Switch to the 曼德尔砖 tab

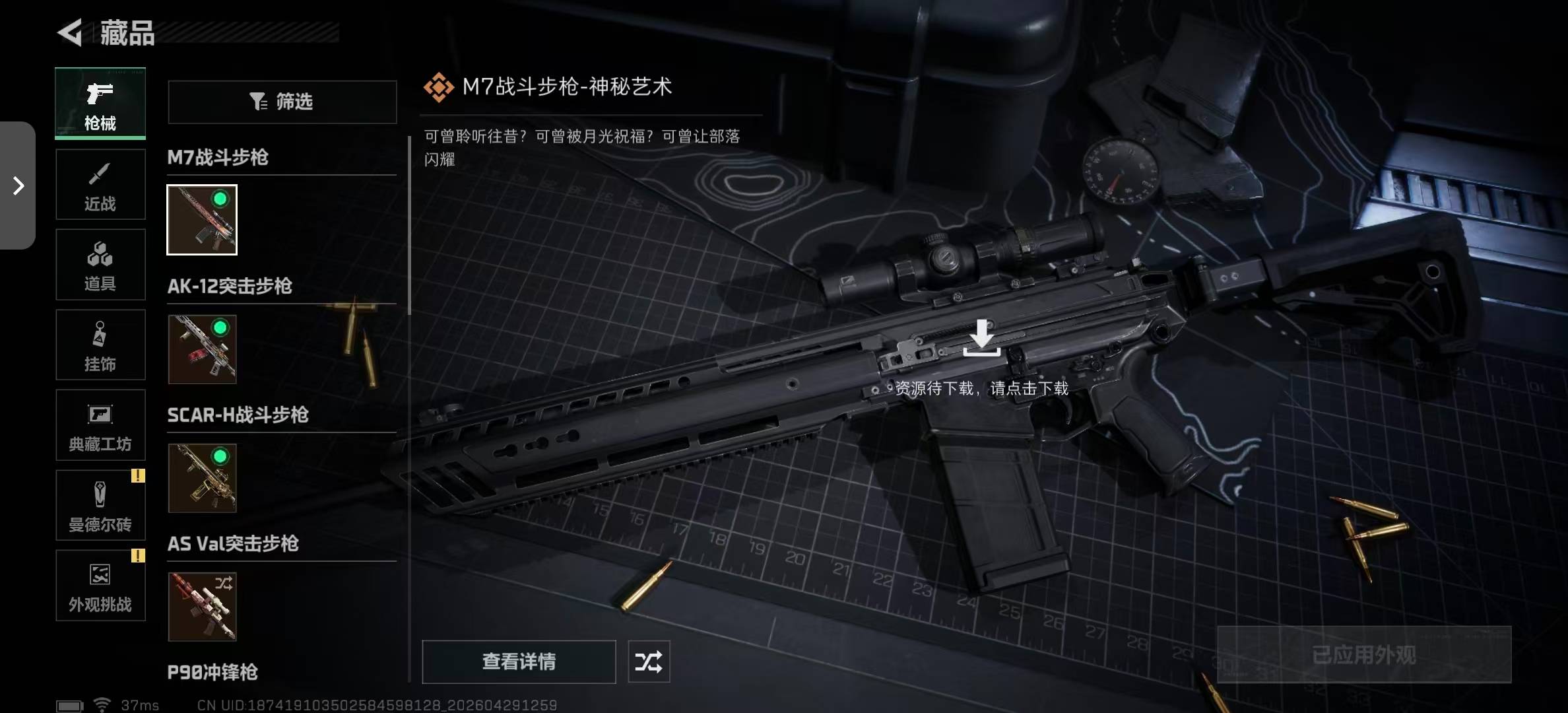[x=100, y=506]
